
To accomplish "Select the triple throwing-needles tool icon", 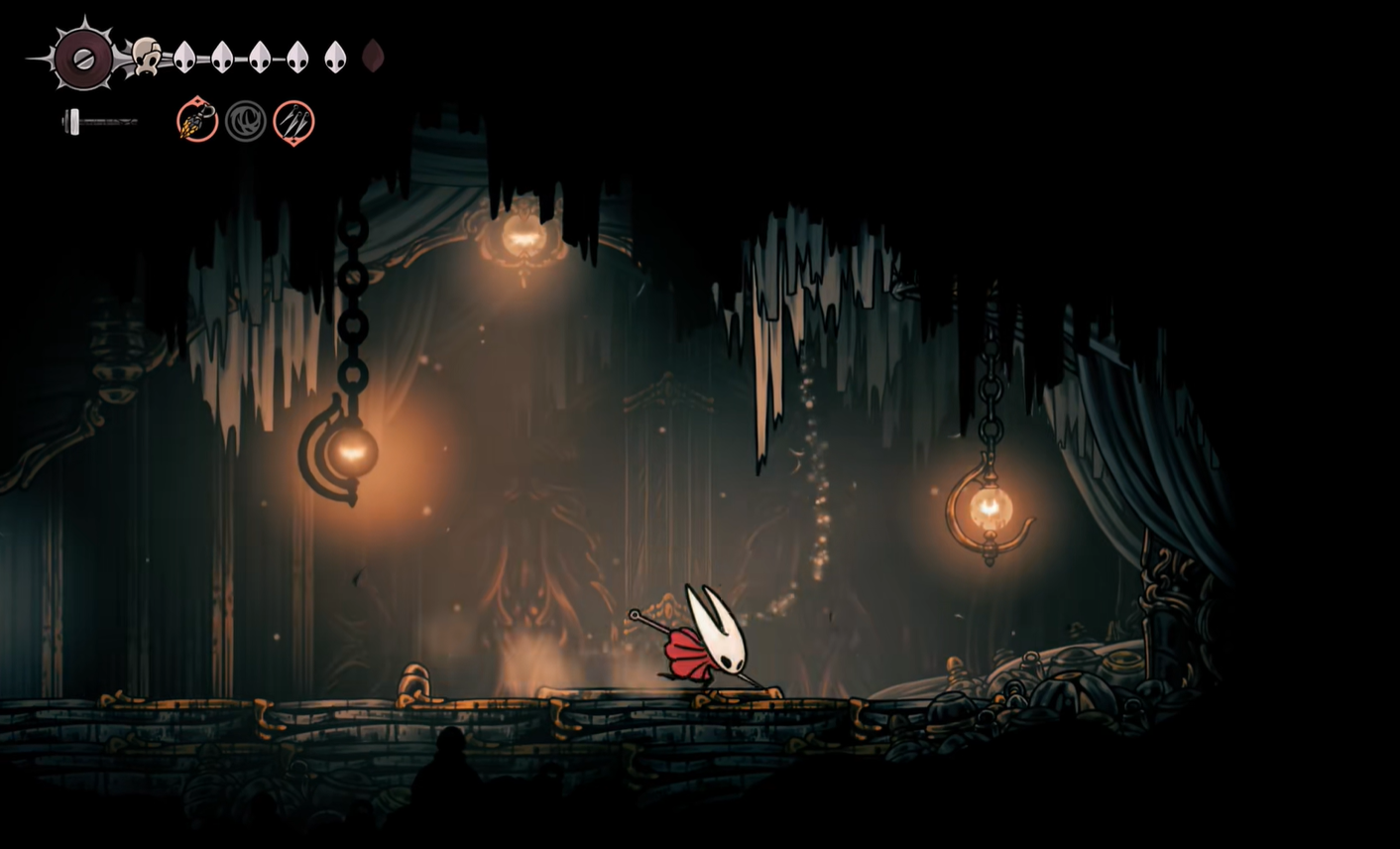I will (x=293, y=122).
